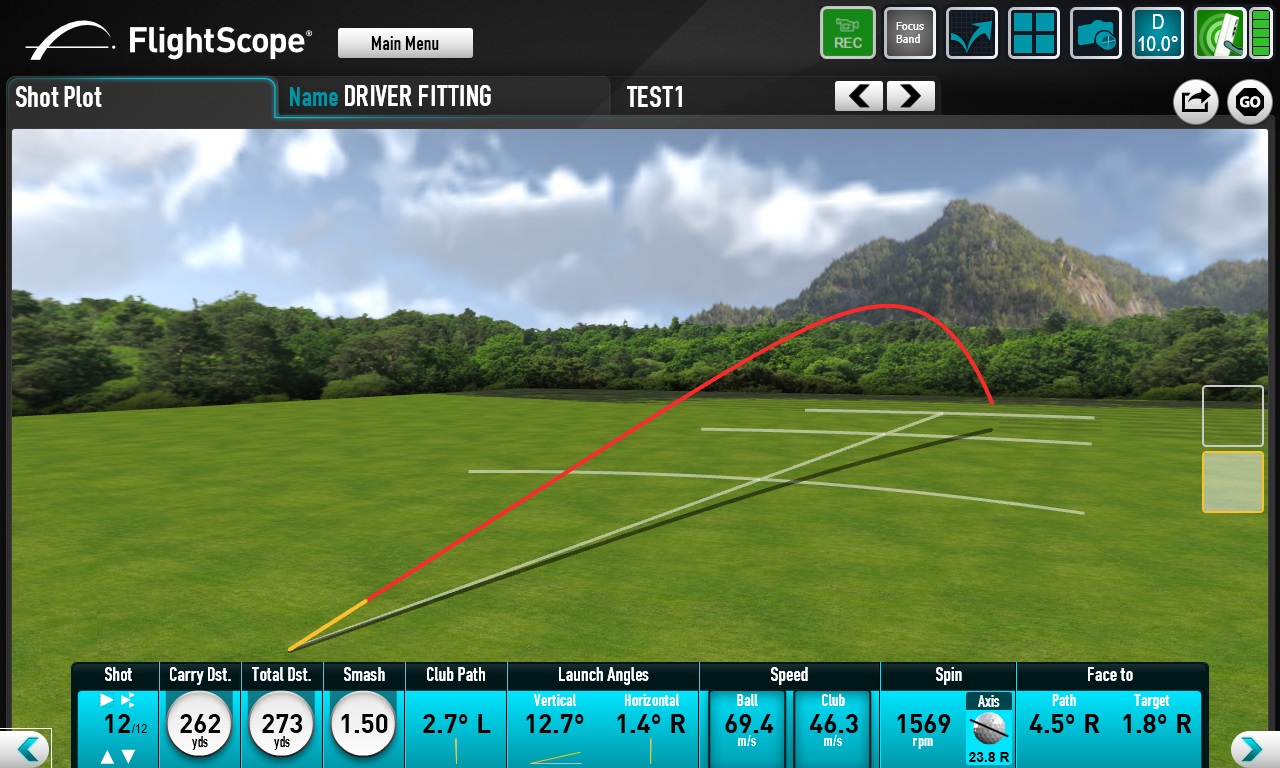Viewport: 1280px width, 768px height.
Task: Advance to next test with right arrow
Action: tap(910, 96)
